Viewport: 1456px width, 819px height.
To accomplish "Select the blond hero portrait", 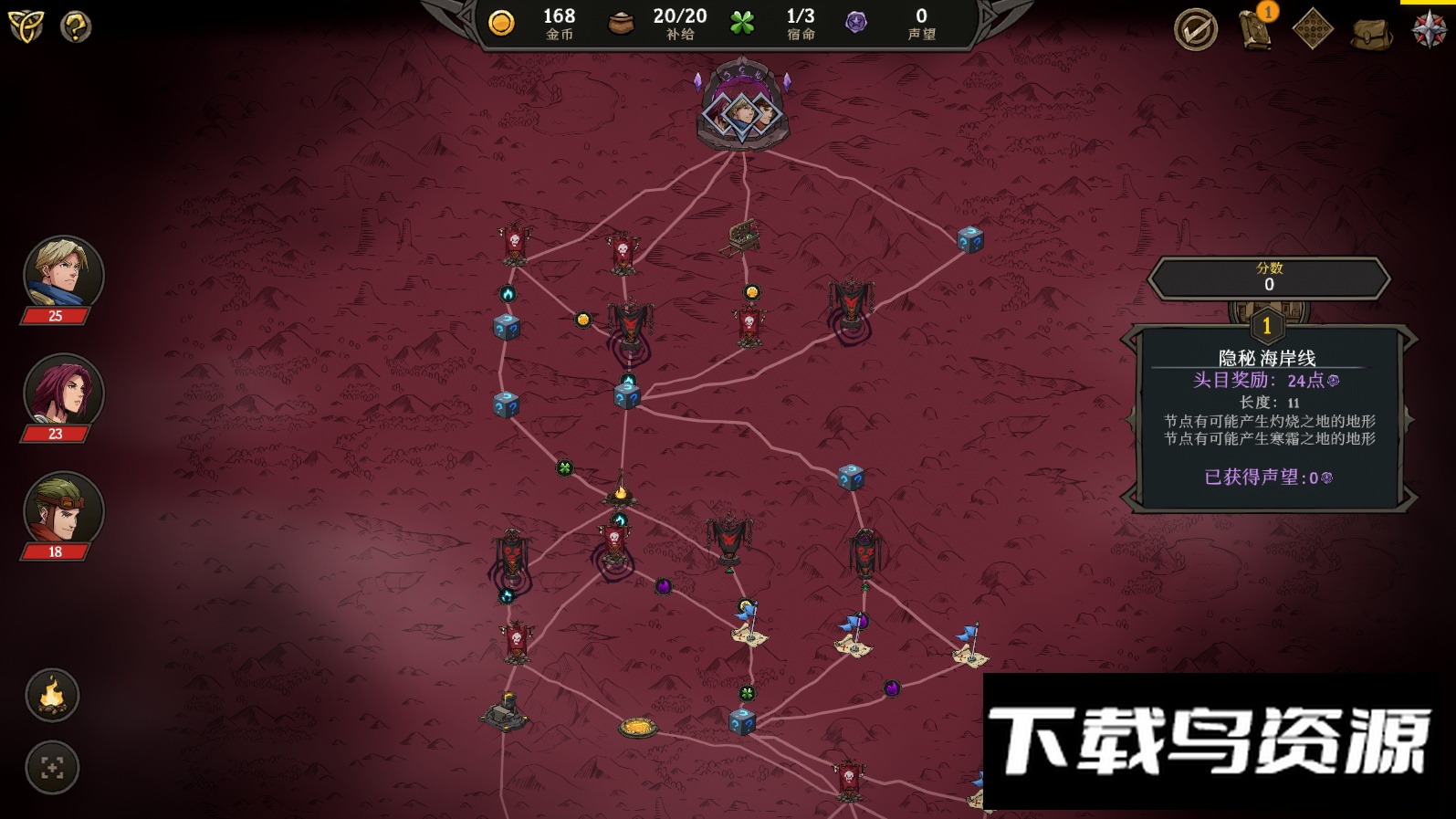I will tap(63, 273).
